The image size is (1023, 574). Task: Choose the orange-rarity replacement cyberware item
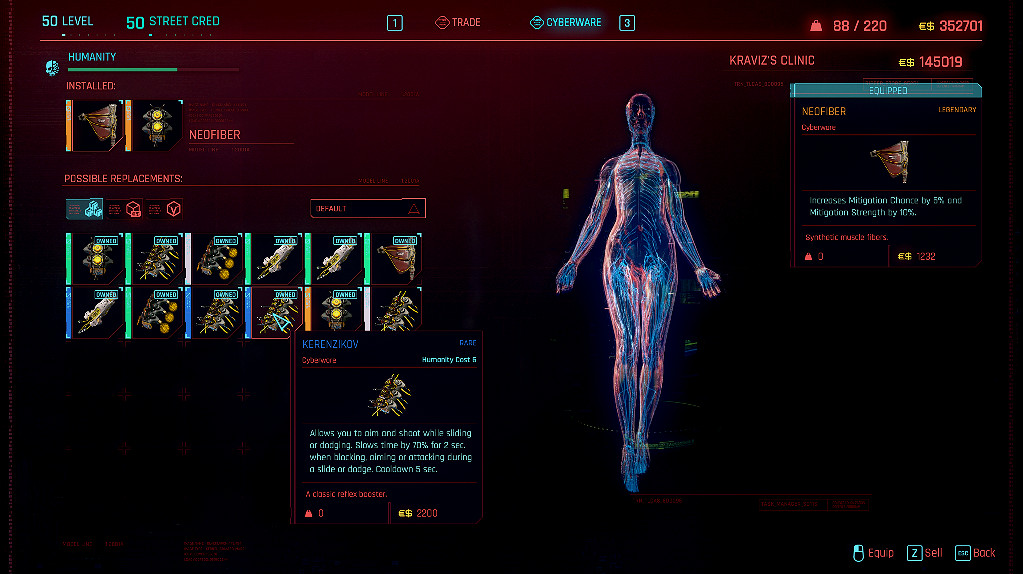[x=335, y=312]
